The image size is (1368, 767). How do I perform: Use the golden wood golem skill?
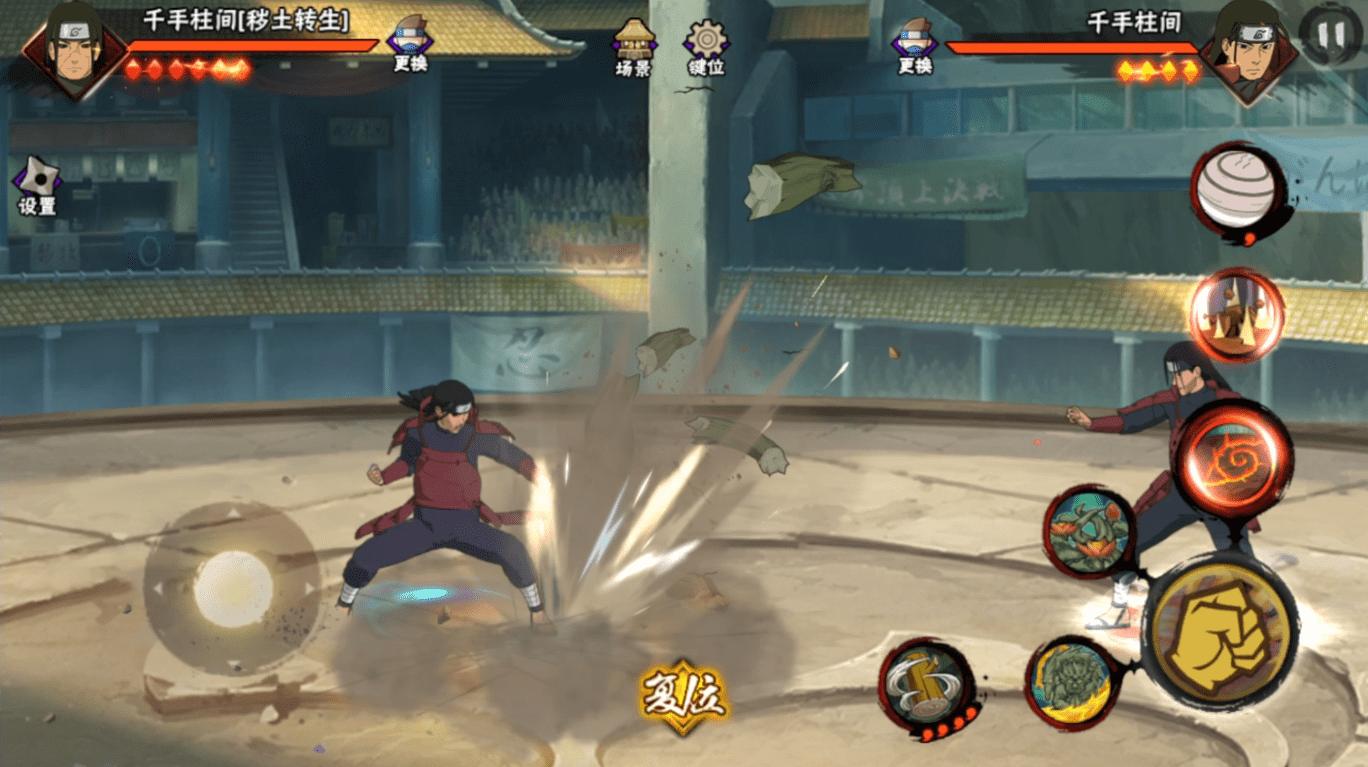(1072, 682)
